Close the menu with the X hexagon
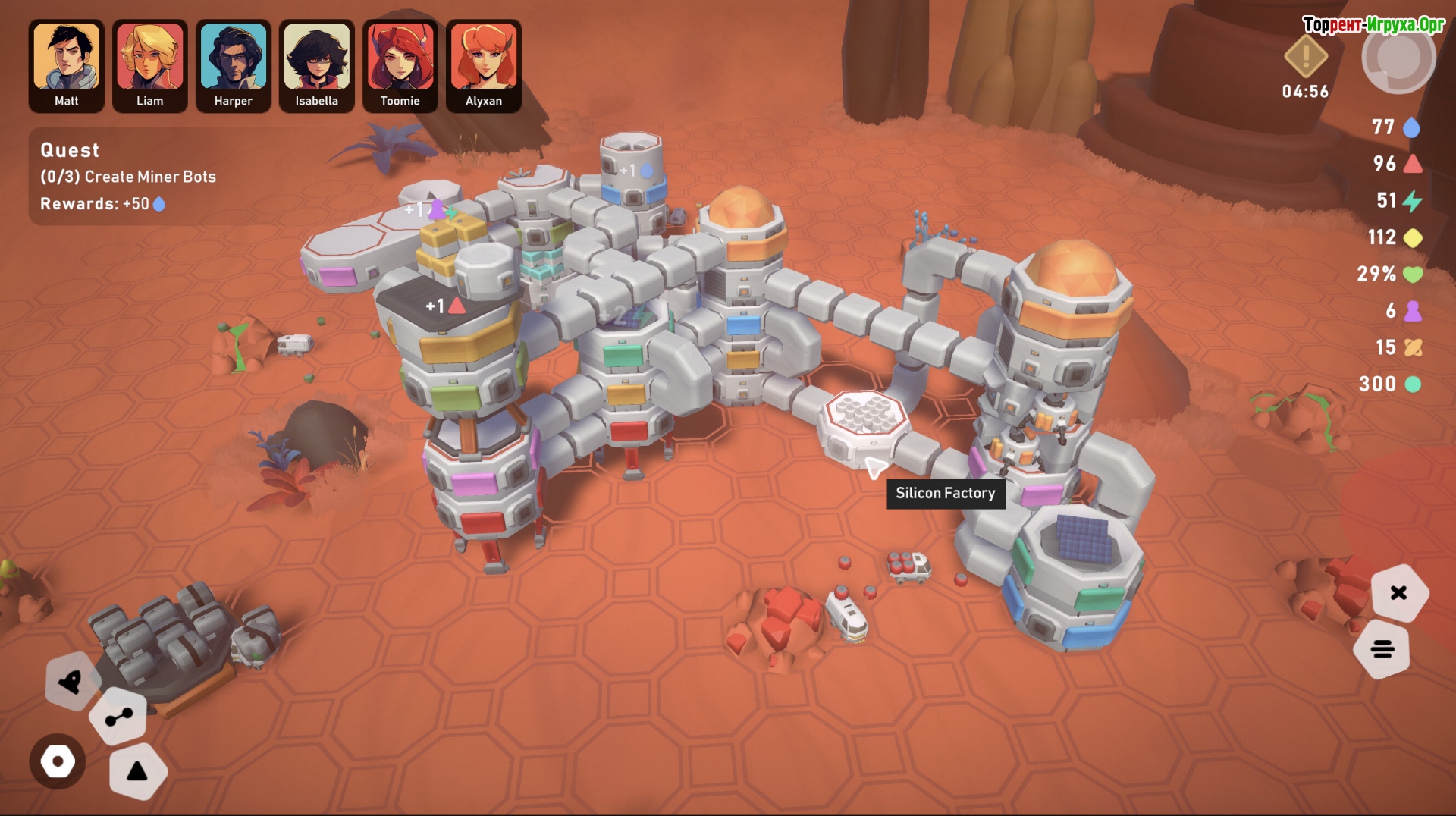Image resolution: width=1456 pixels, height=816 pixels. (x=1399, y=593)
